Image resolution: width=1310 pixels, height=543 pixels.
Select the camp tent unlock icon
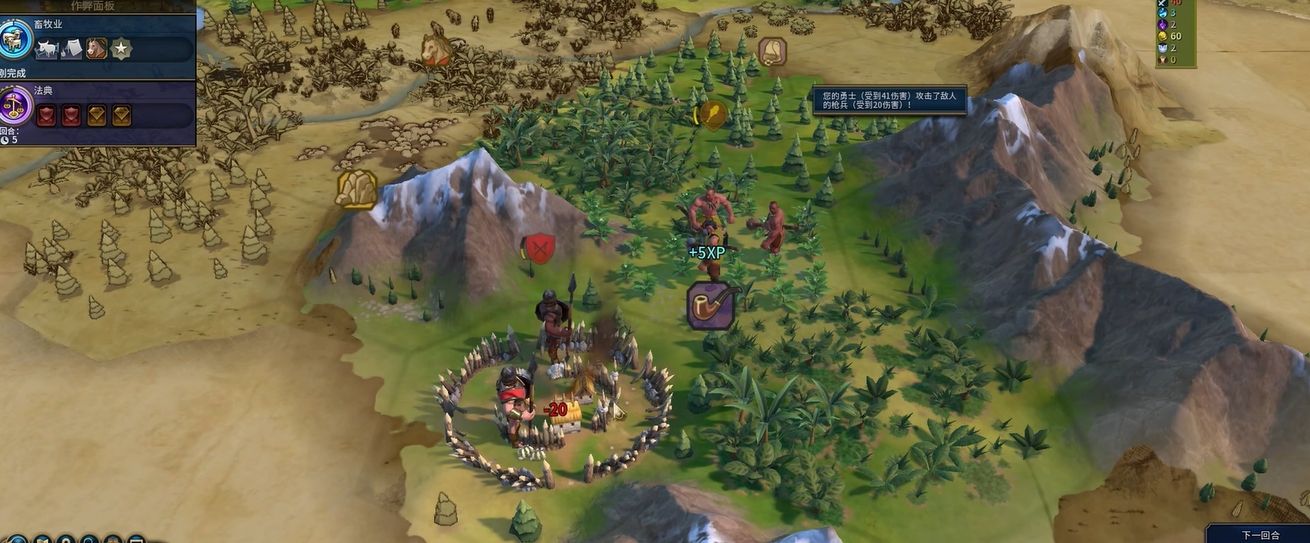72,49
